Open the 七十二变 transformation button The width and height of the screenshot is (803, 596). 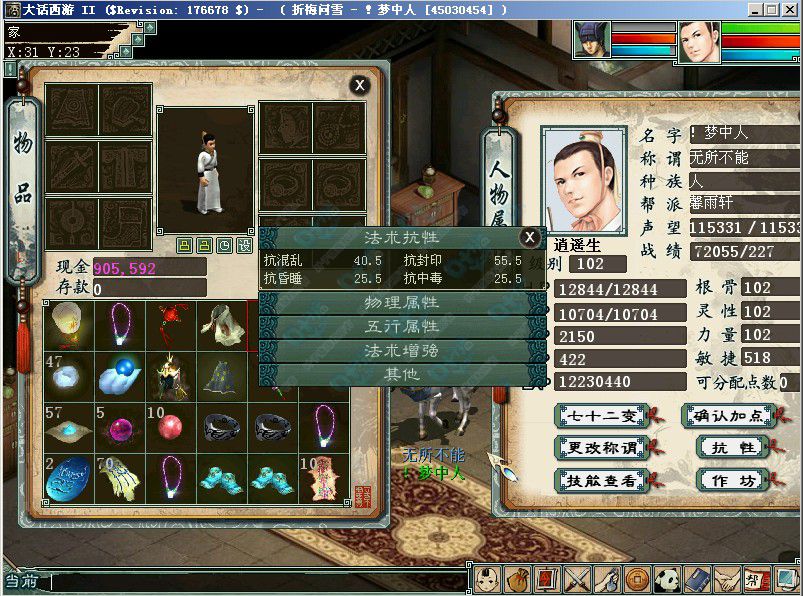(x=596, y=415)
